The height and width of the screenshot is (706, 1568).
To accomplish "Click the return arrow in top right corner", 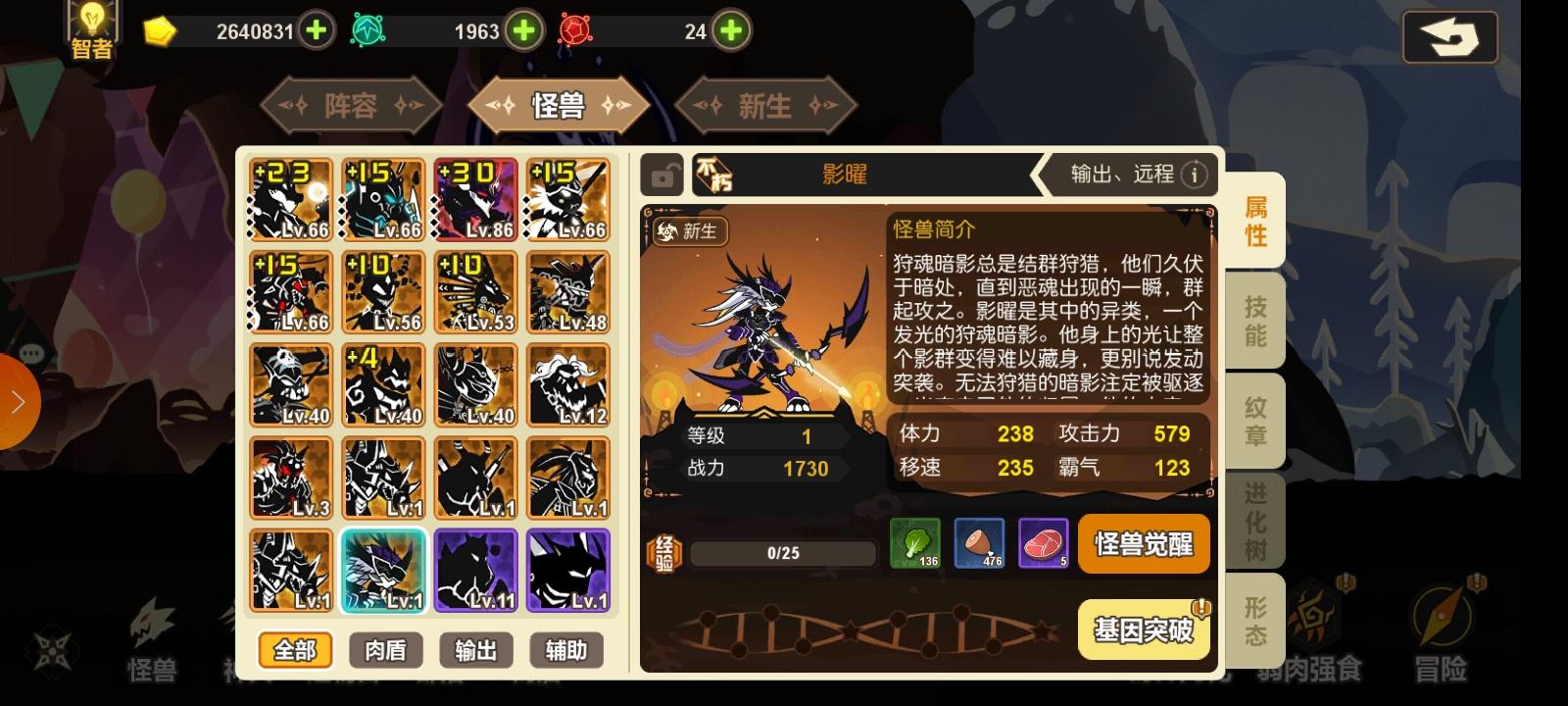I will (x=1450, y=36).
